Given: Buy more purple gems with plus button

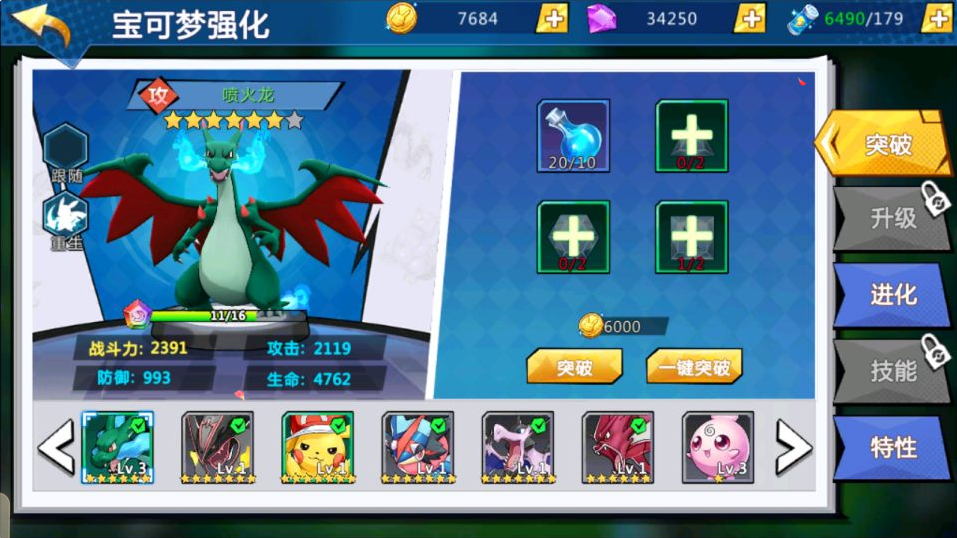Looking at the screenshot, I should [x=749, y=18].
